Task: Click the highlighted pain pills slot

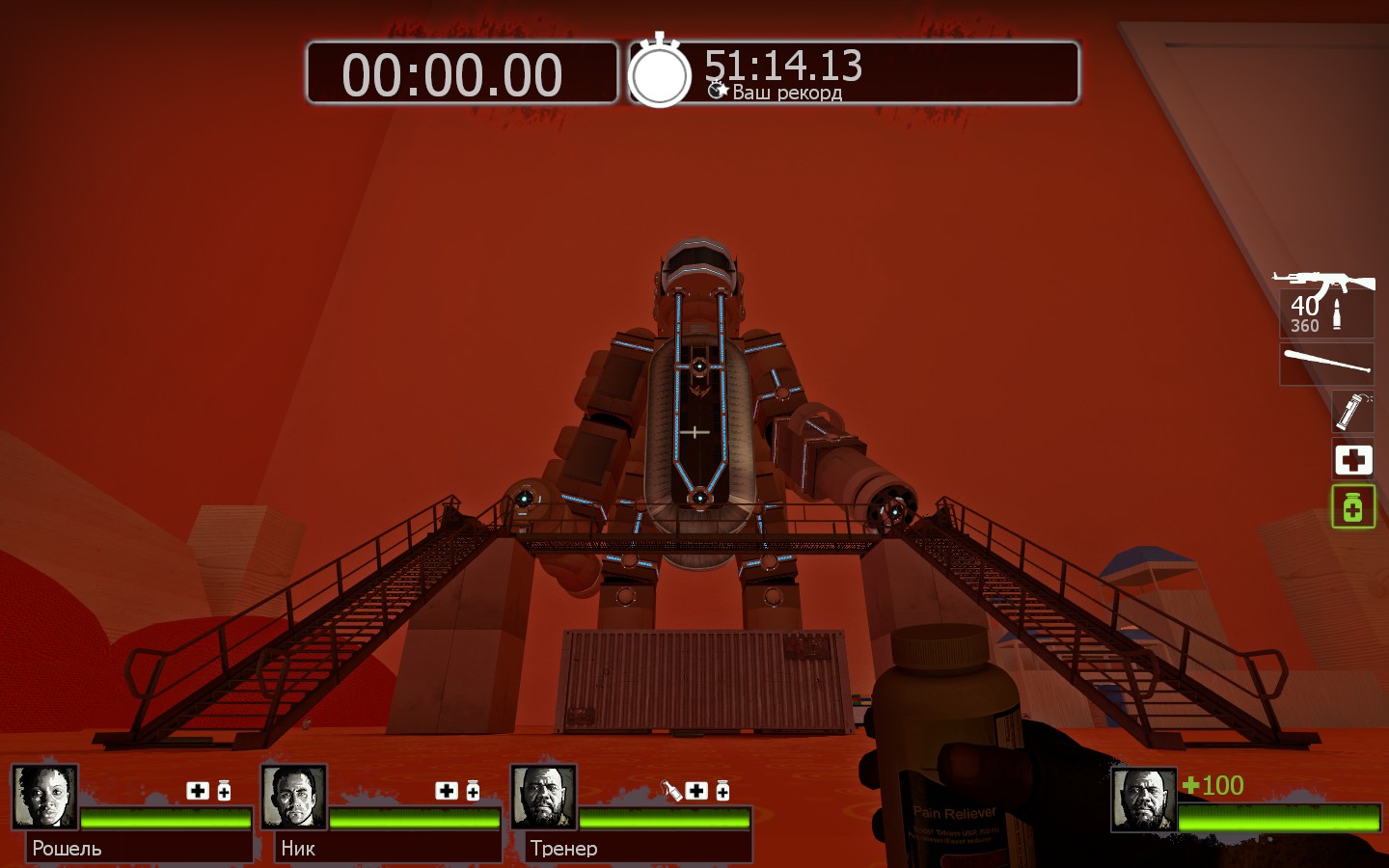Action: click(1352, 506)
